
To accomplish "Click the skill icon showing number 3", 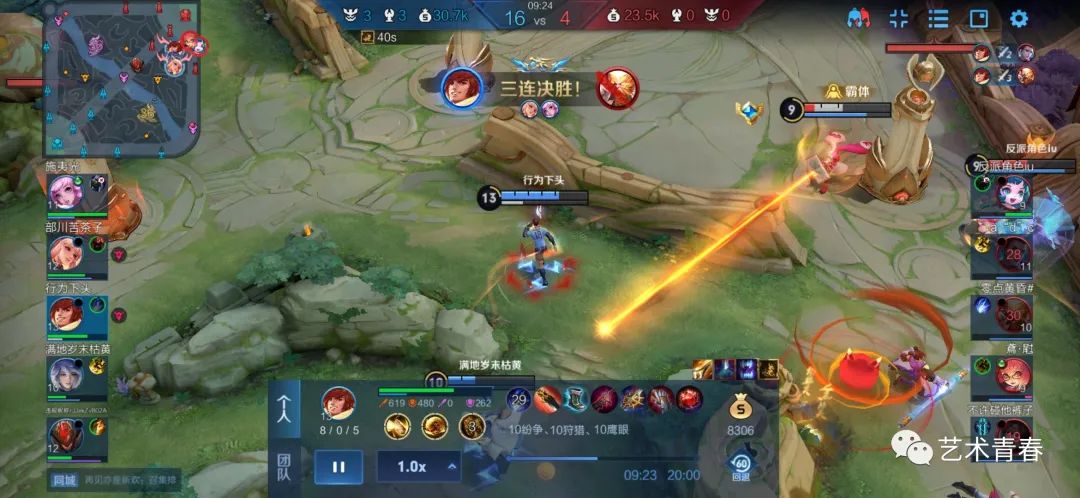I will (x=471, y=427).
